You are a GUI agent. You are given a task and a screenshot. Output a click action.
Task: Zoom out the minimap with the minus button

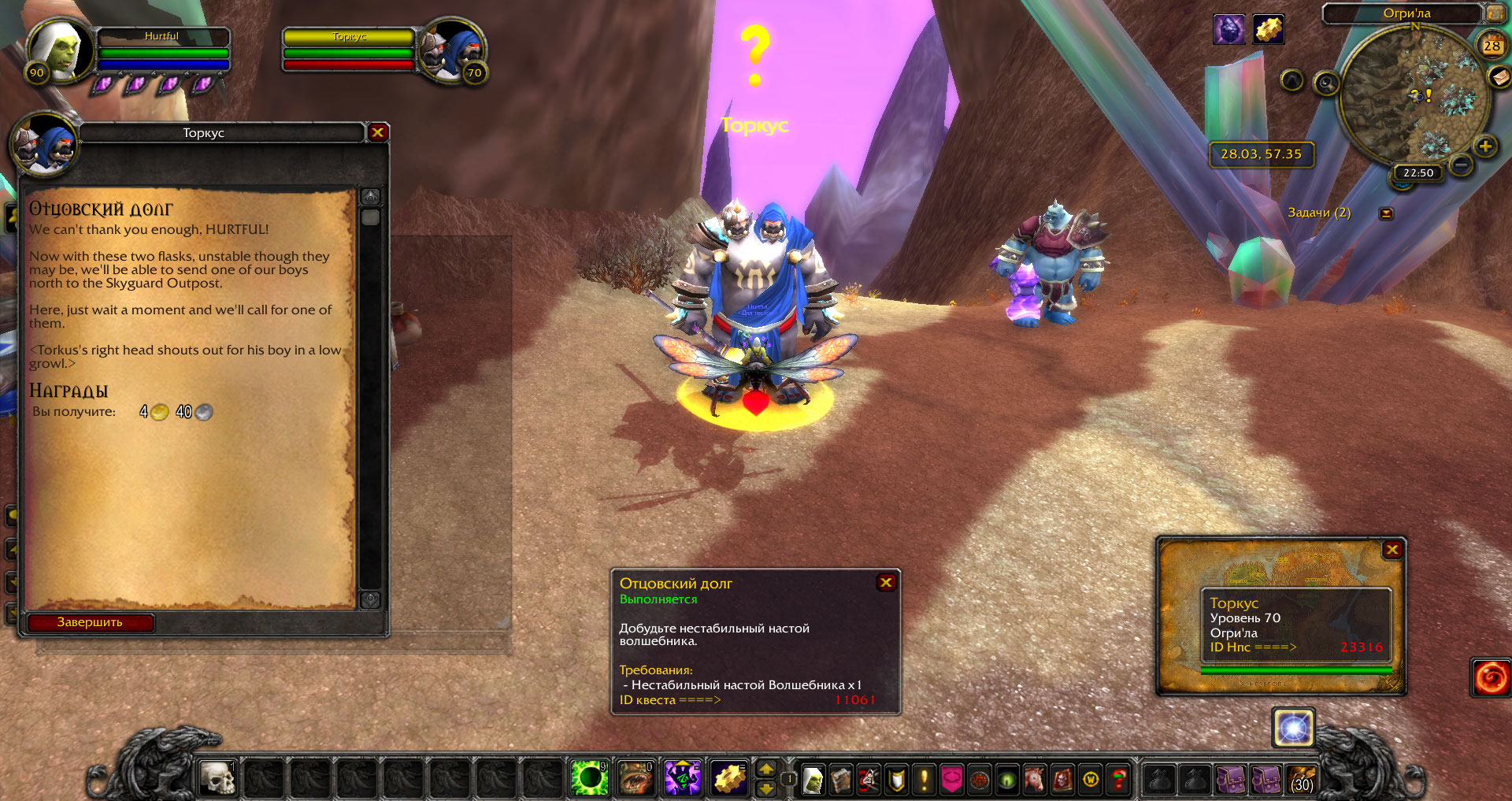click(x=1461, y=165)
